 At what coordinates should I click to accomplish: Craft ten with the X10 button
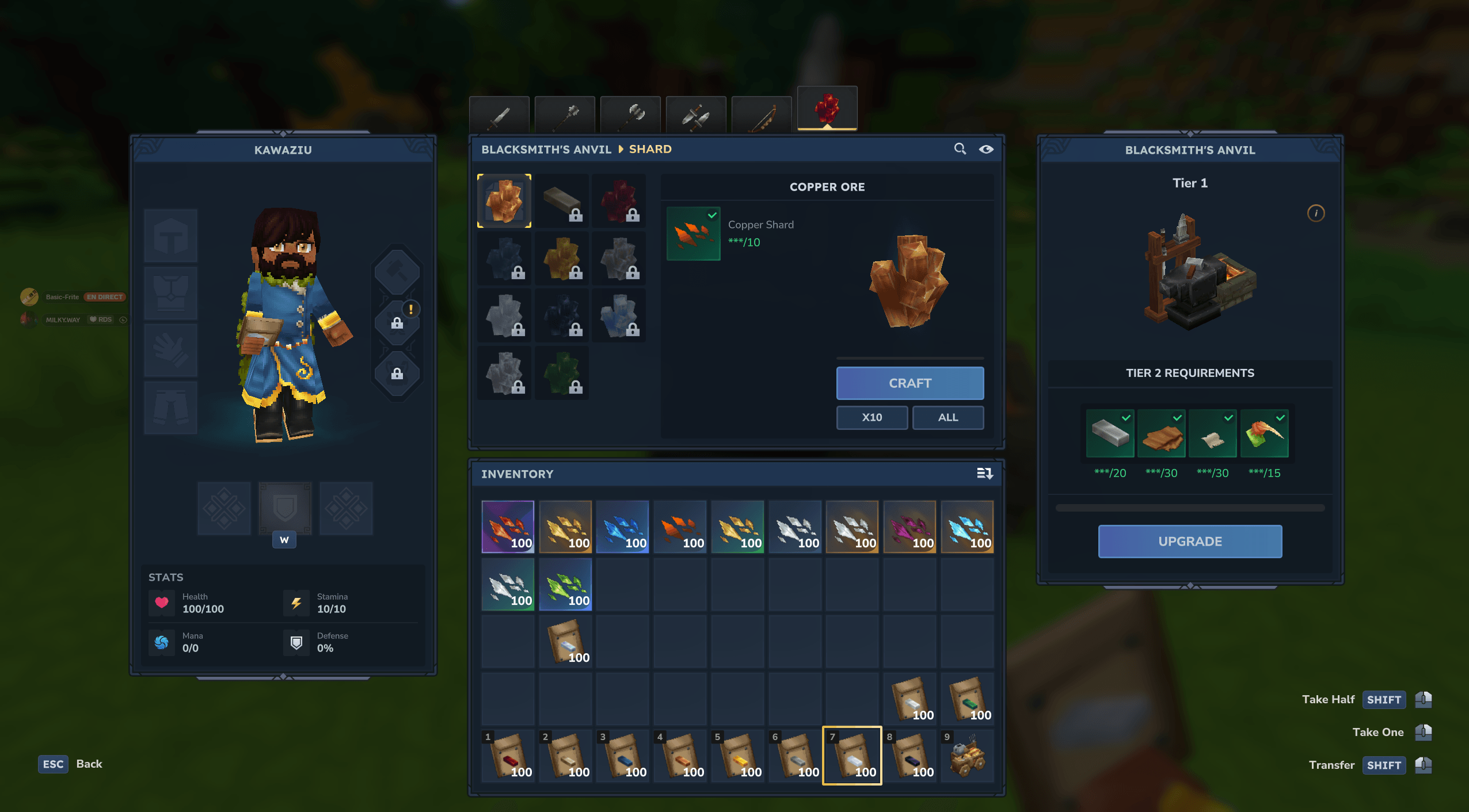pos(871,417)
